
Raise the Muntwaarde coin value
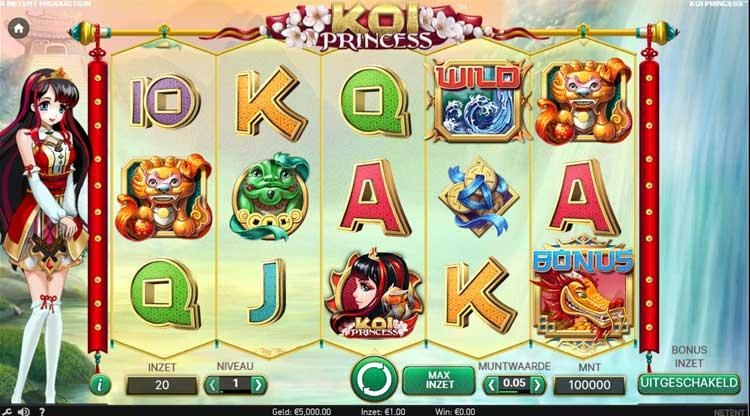(x=538, y=384)
